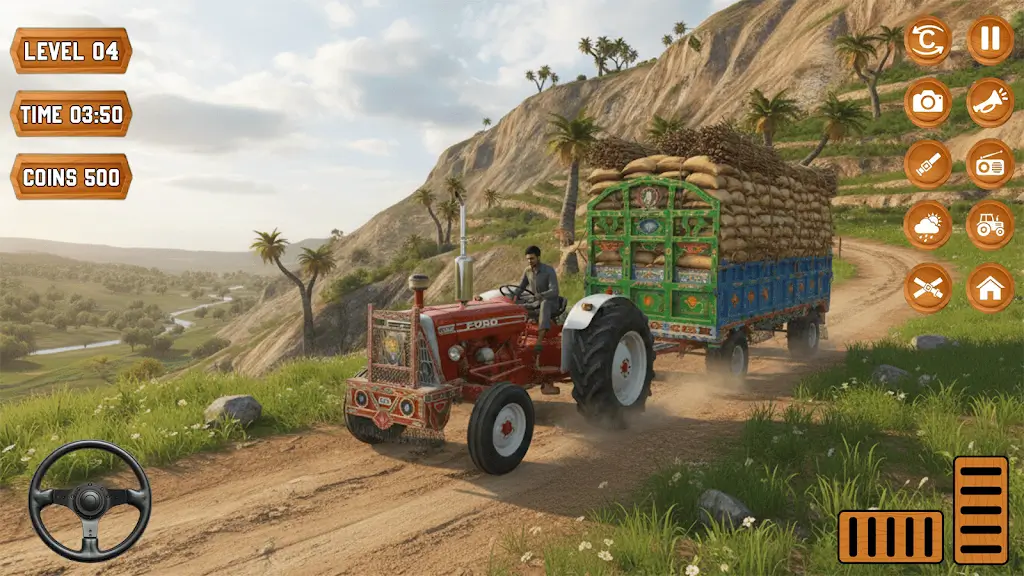Turn on the radio icon

[x=990, y=164]
